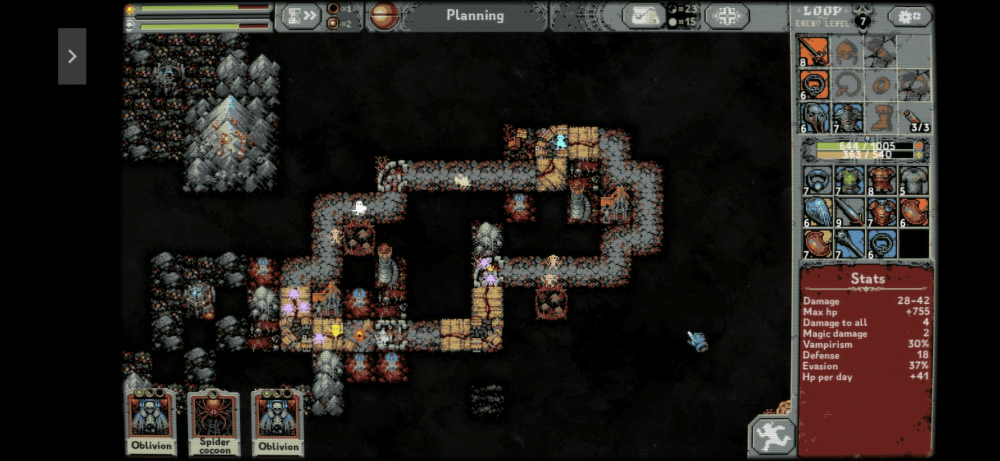Screen dimensions: 1000x461
Task: Click the Planning mode banner
Action: [475, 15]
